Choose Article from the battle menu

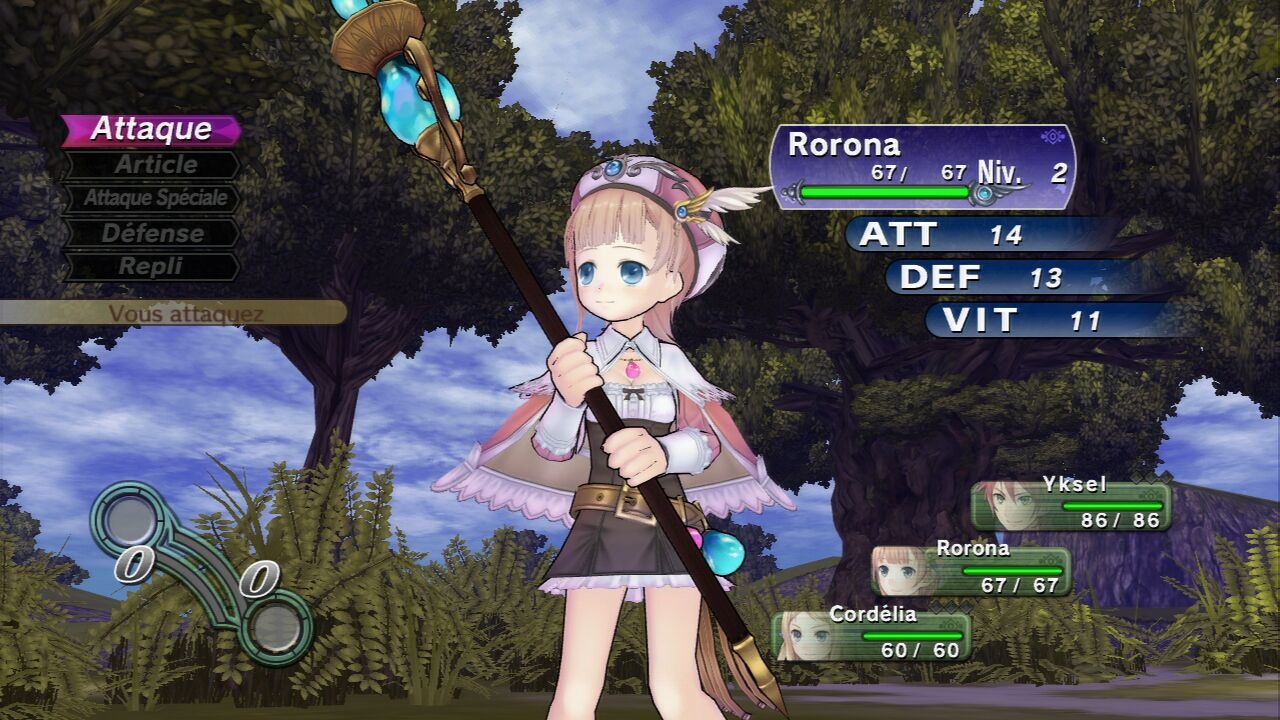coord(153,164)
